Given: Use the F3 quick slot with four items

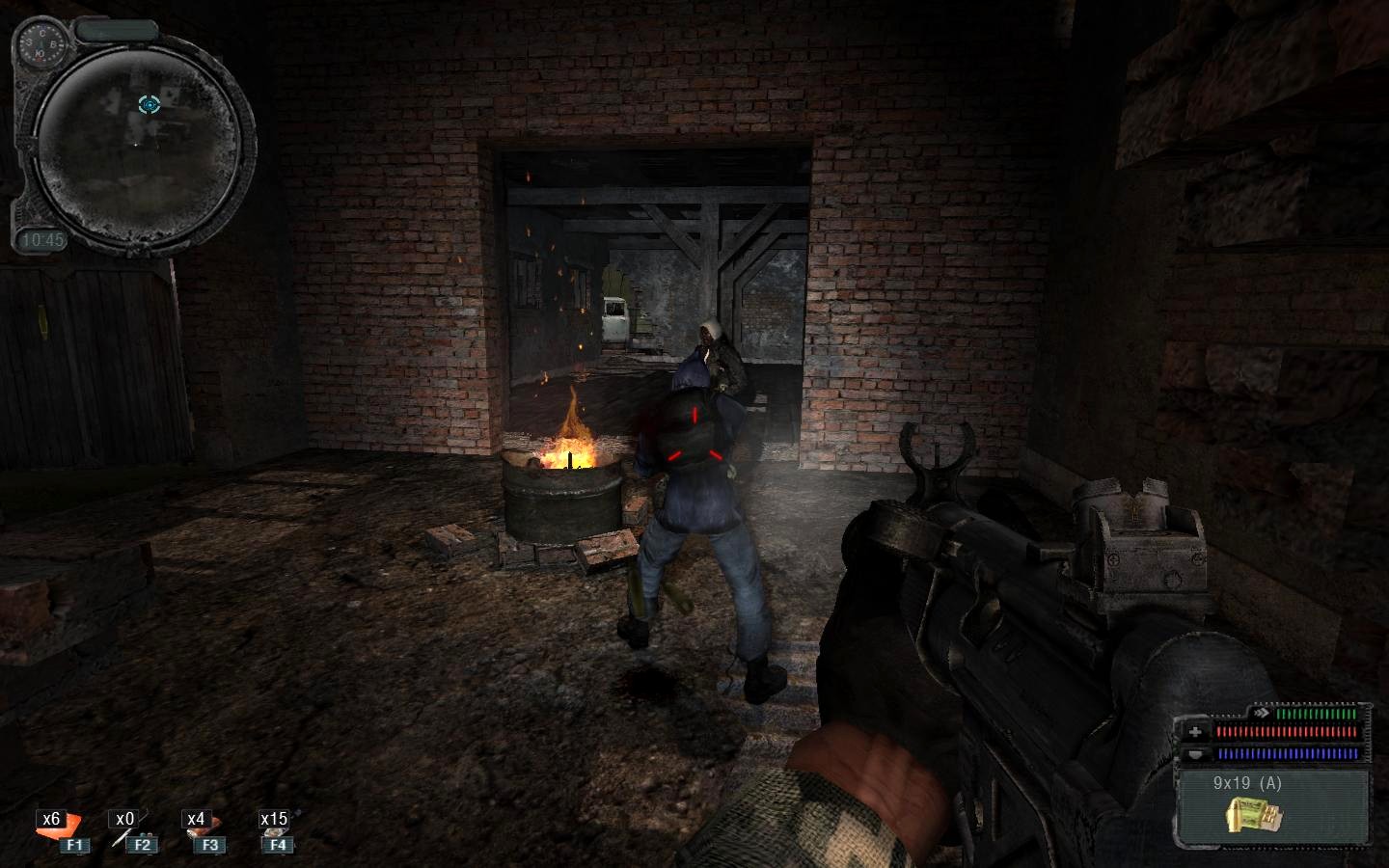Looking at the screenshot, I should click(203, 831).
